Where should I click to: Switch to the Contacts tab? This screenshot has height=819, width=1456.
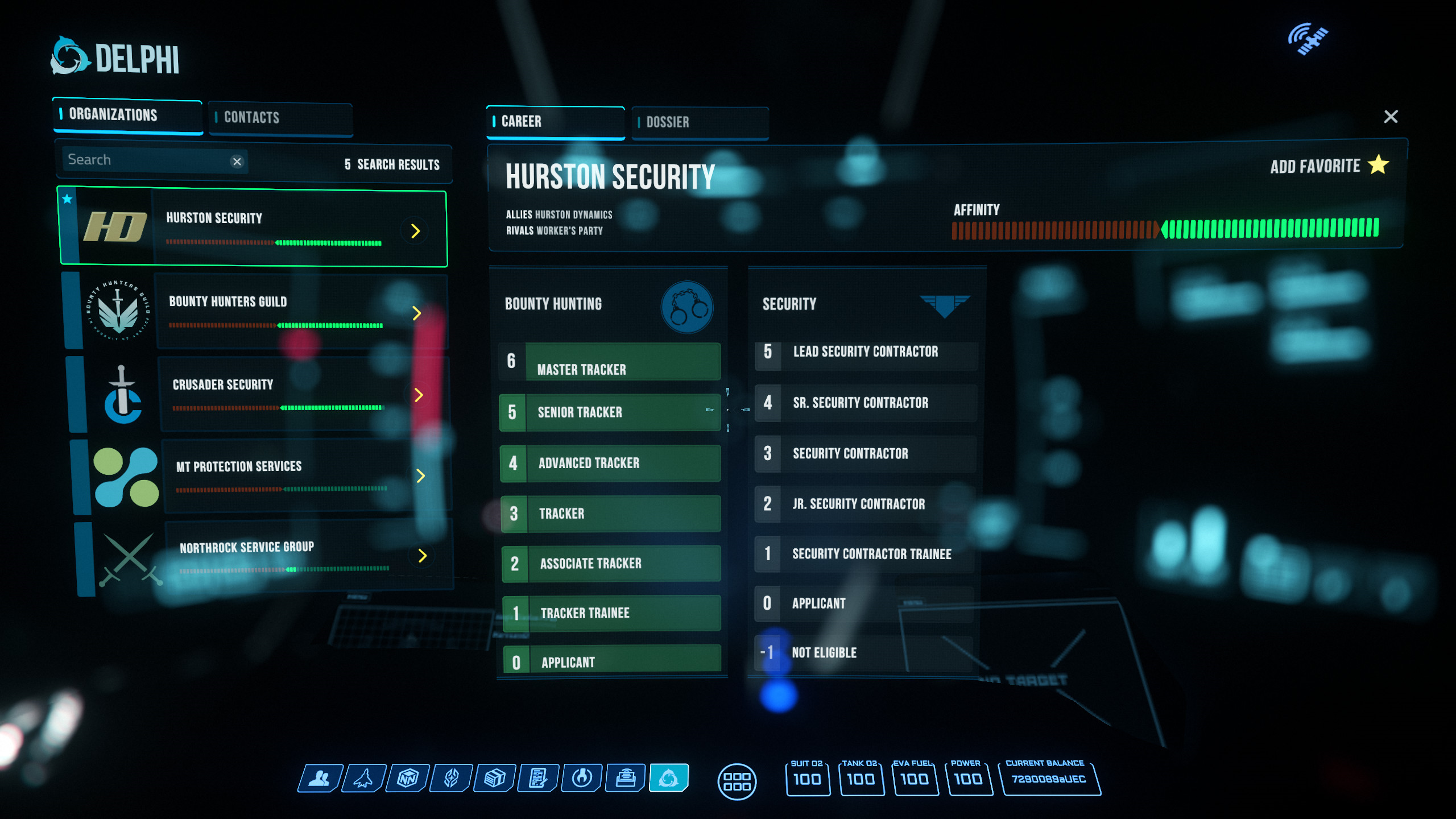280,118
